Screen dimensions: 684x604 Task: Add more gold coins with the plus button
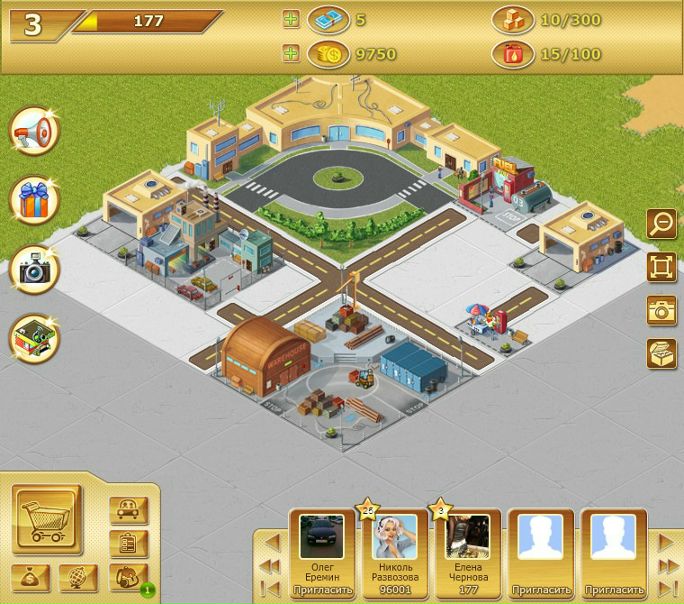click(x=291, y=54)
